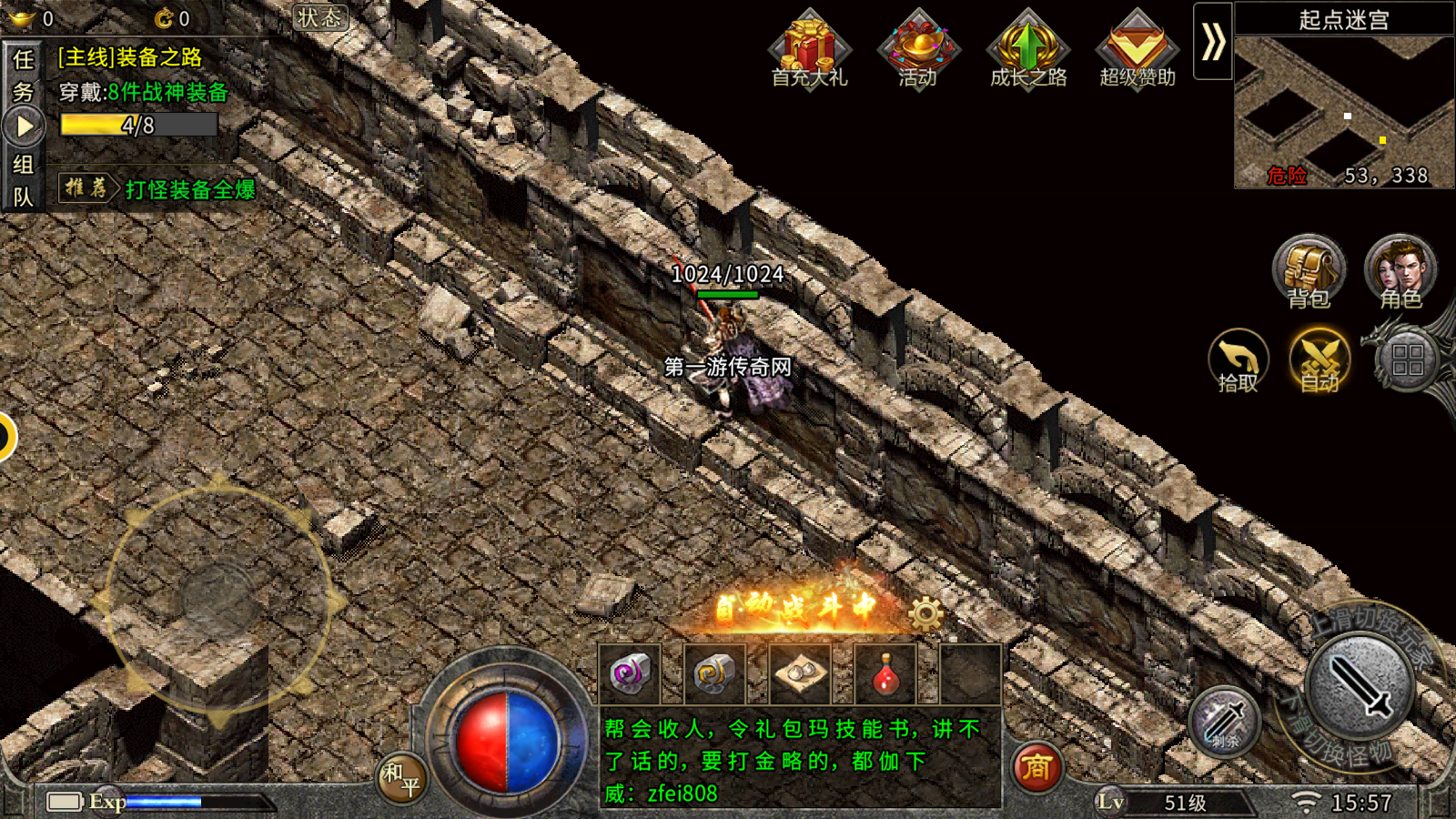Activate the 刺杀 assassinate skill

[1225, 722]
